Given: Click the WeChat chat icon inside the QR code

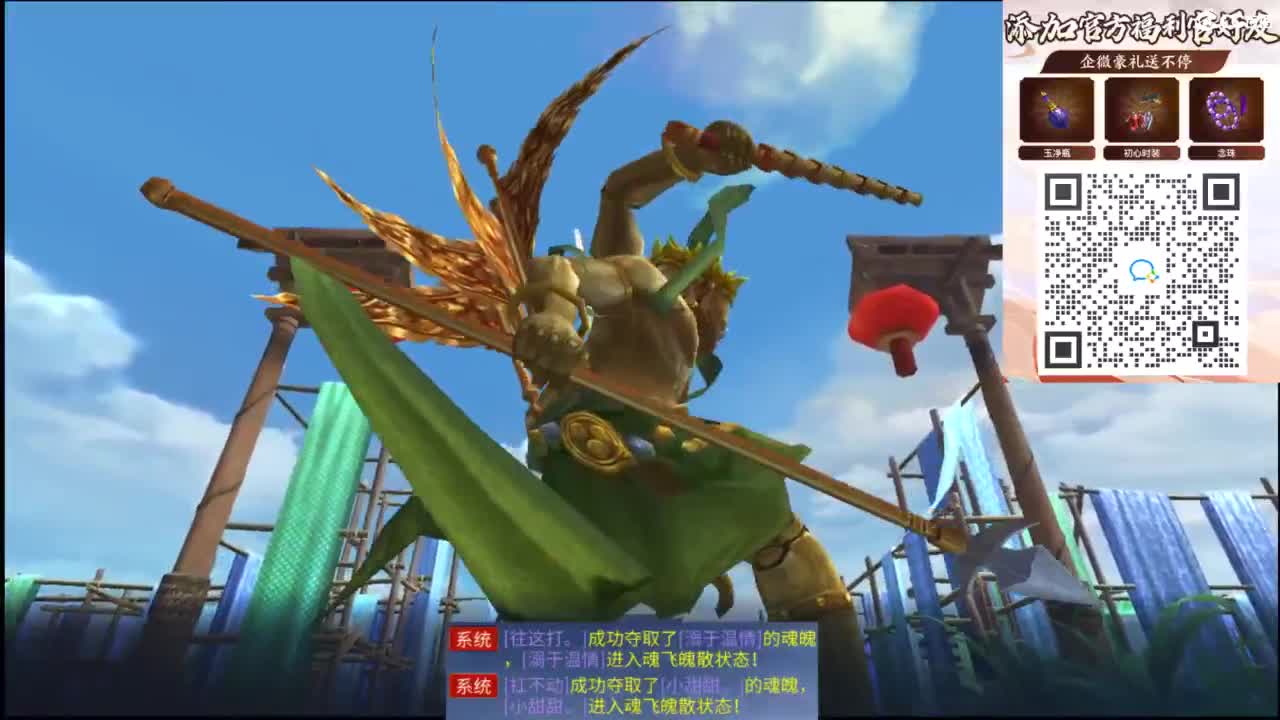Looking at the screenshot, I should pos(1142,268).
